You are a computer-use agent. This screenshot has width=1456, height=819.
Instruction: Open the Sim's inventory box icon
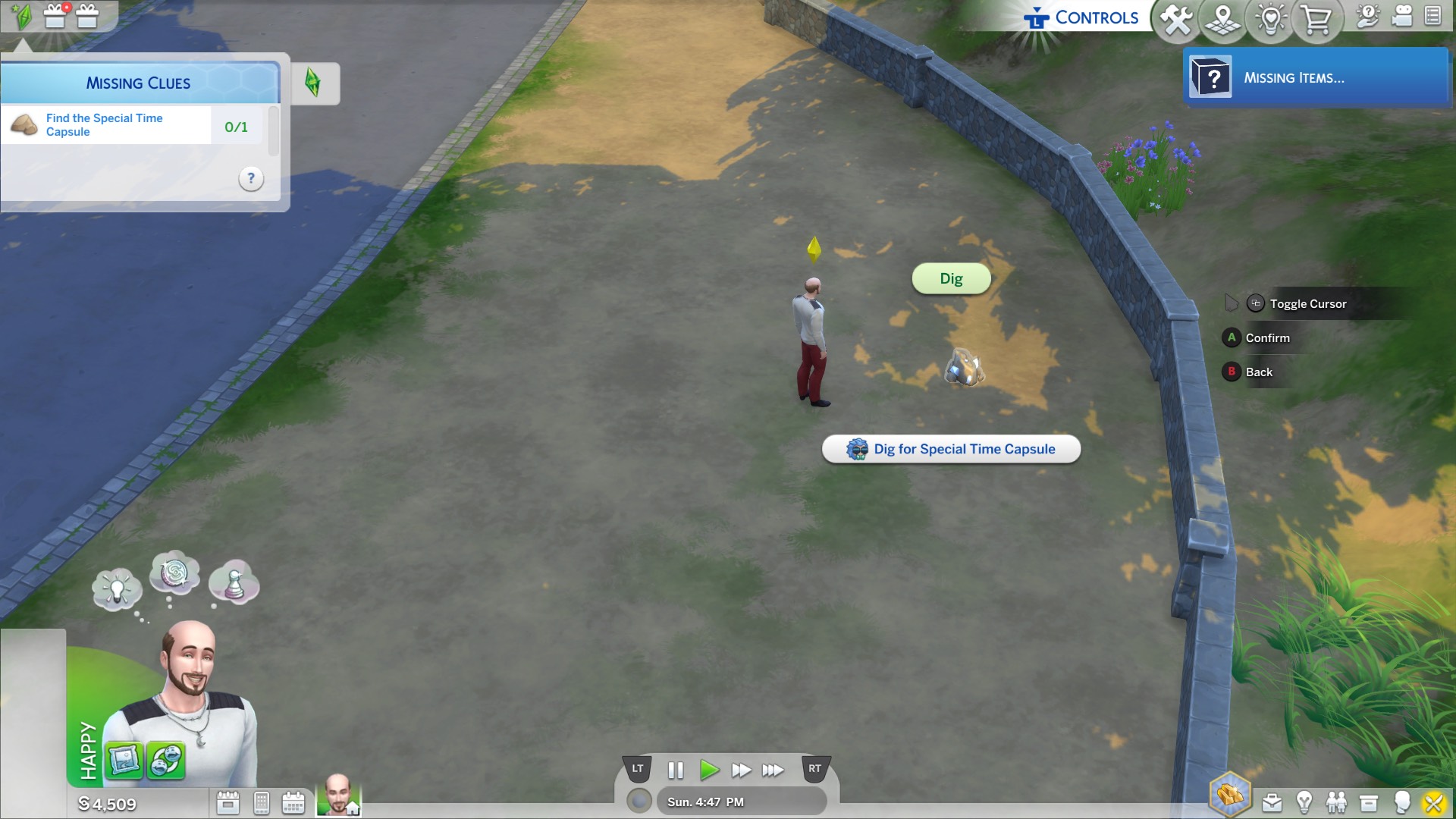(x=1369, y=802)
